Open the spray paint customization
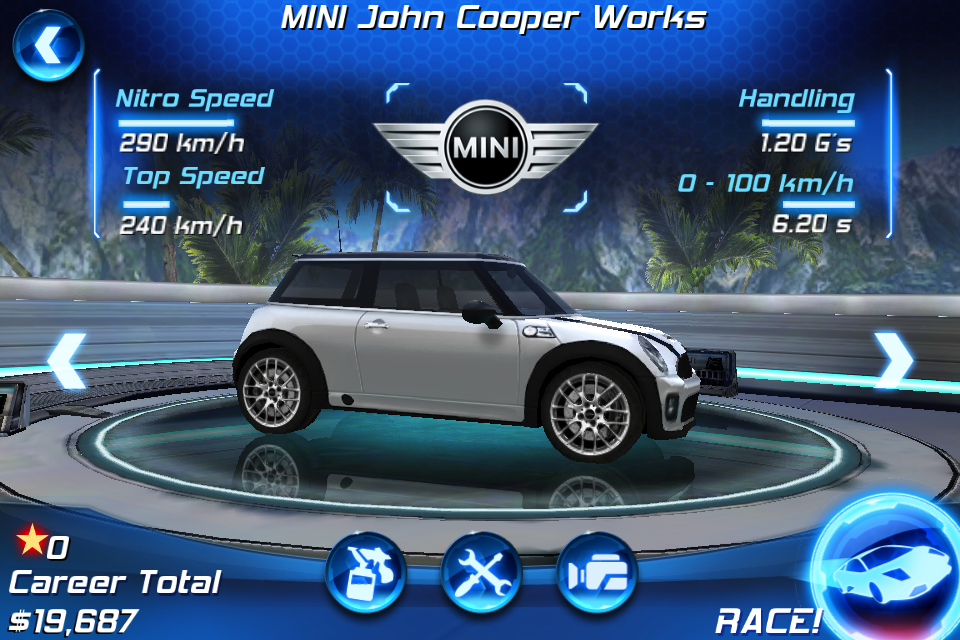 (365, 573)
